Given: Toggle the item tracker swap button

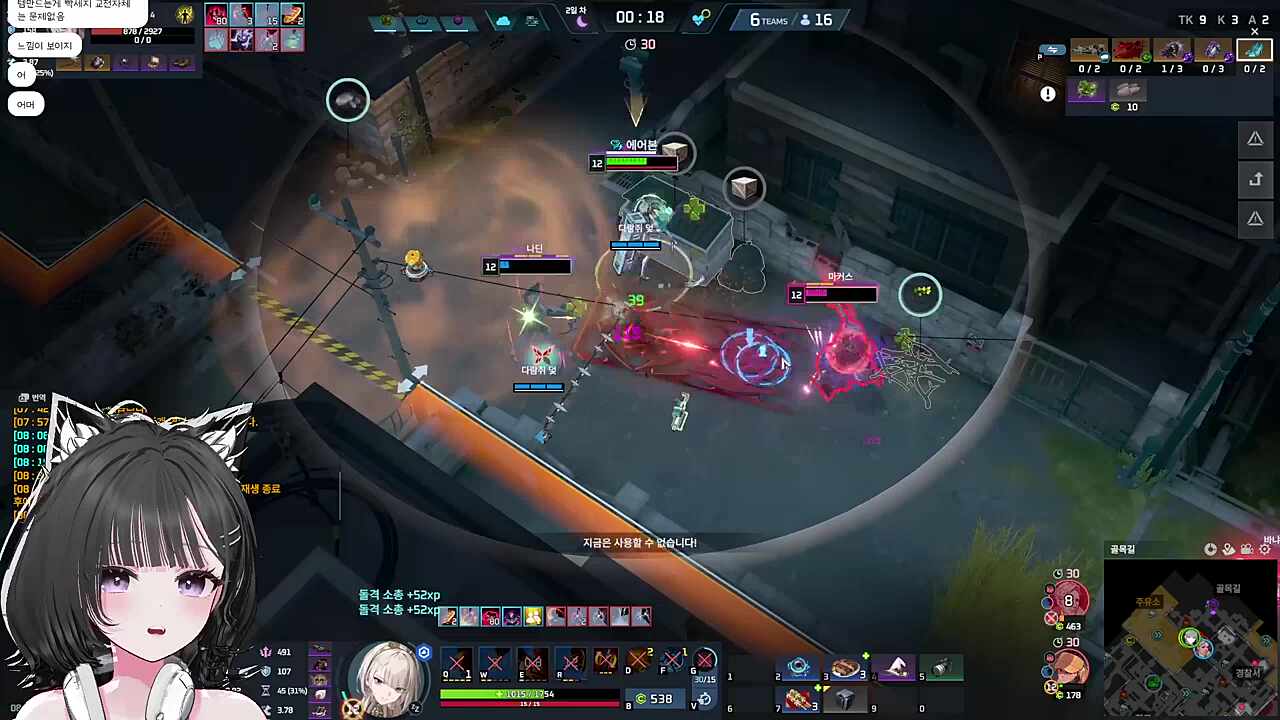Looking at the screenshot, I should (x=1051, y=49).
